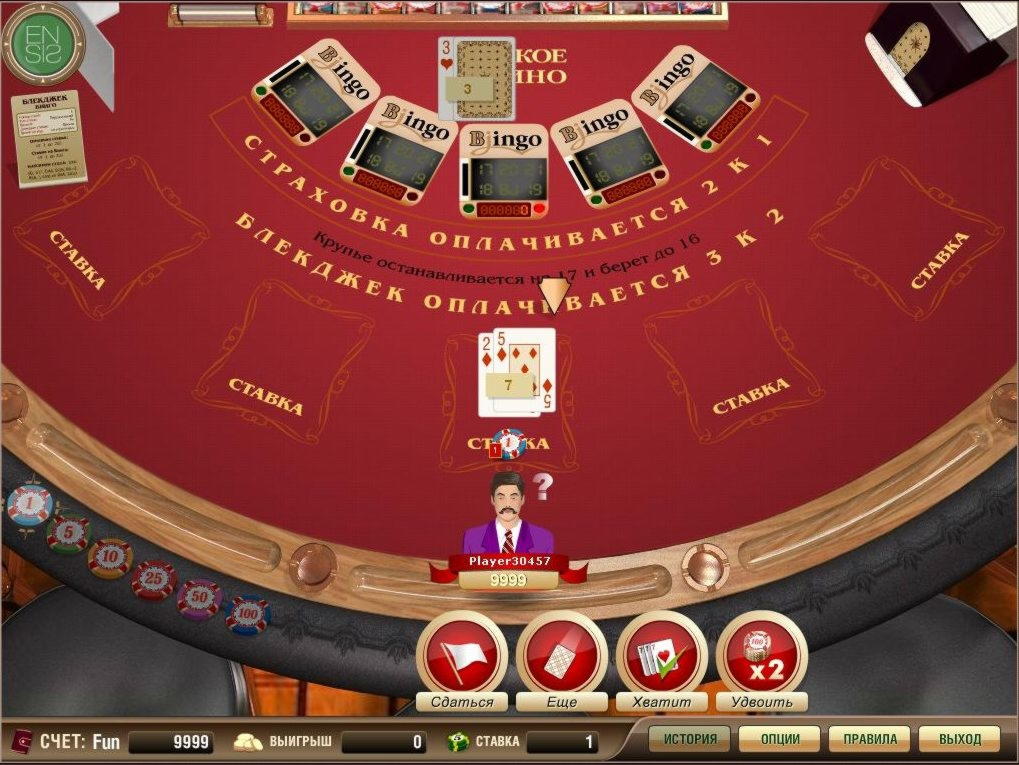Surrender the hand with Сдаться

point(461,657)
